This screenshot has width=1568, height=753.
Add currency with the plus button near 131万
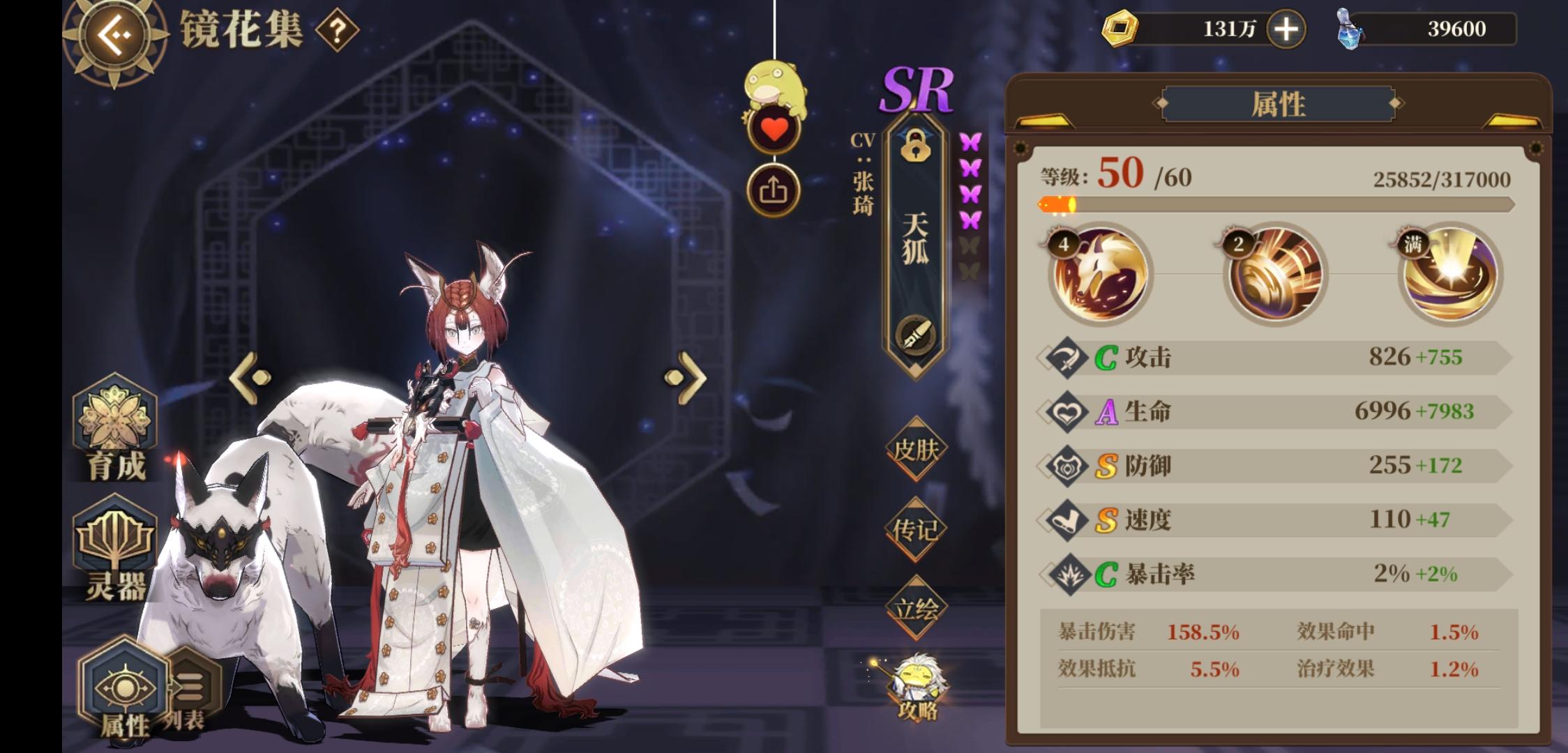(1286, 29)
